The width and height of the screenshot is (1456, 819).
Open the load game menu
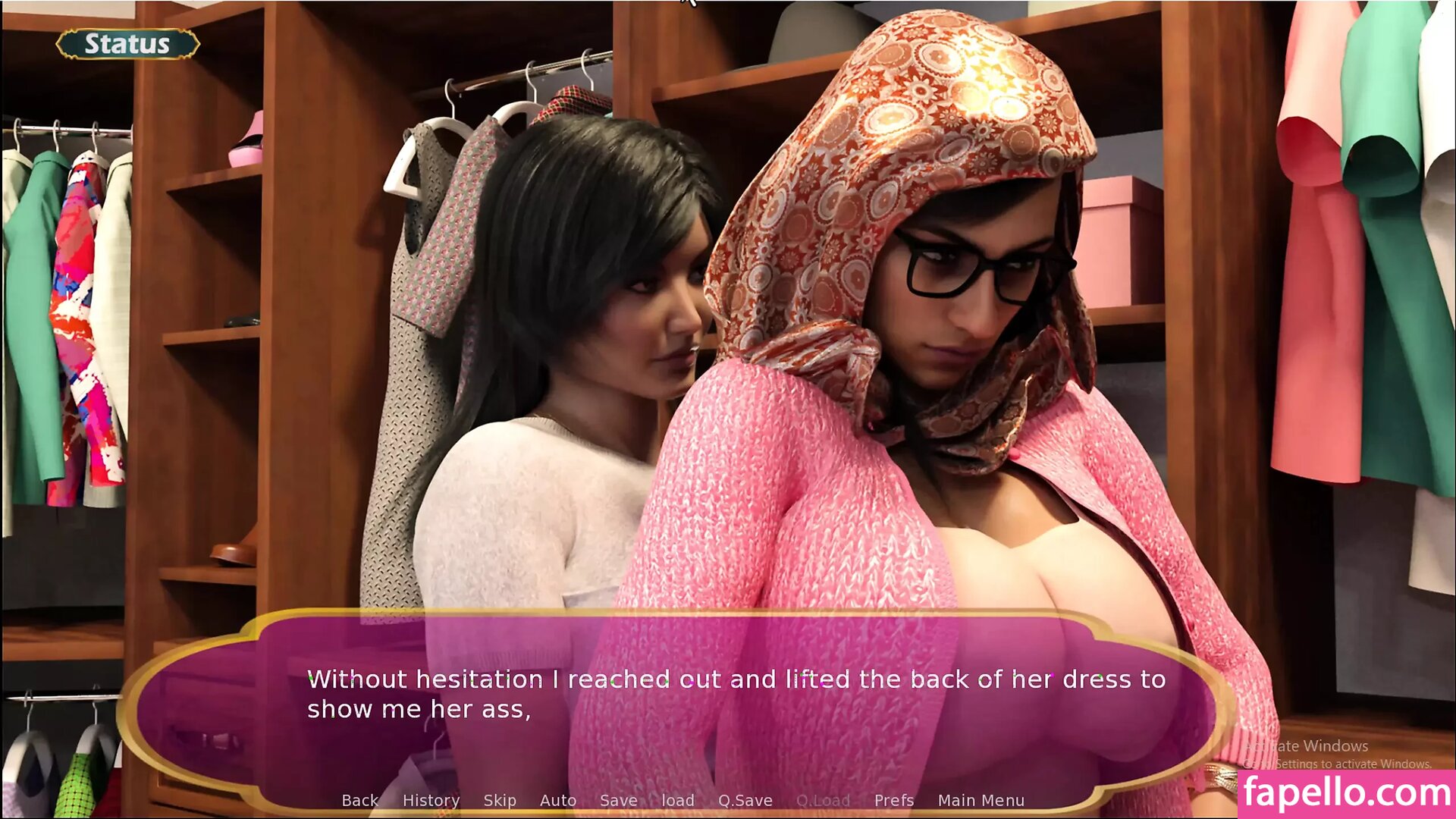click(678, 800)
